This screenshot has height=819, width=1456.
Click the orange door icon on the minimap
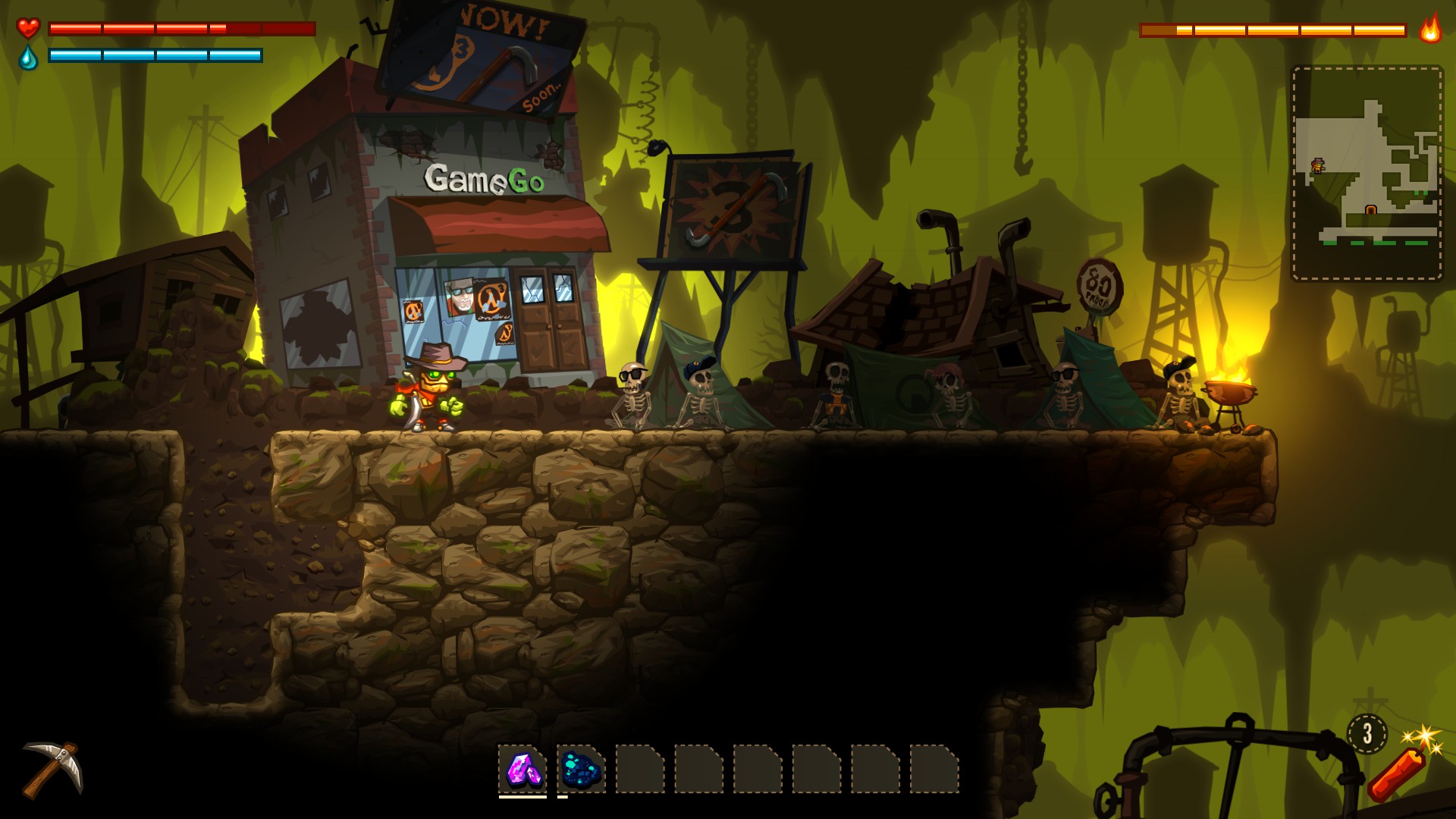(1370, 211)
